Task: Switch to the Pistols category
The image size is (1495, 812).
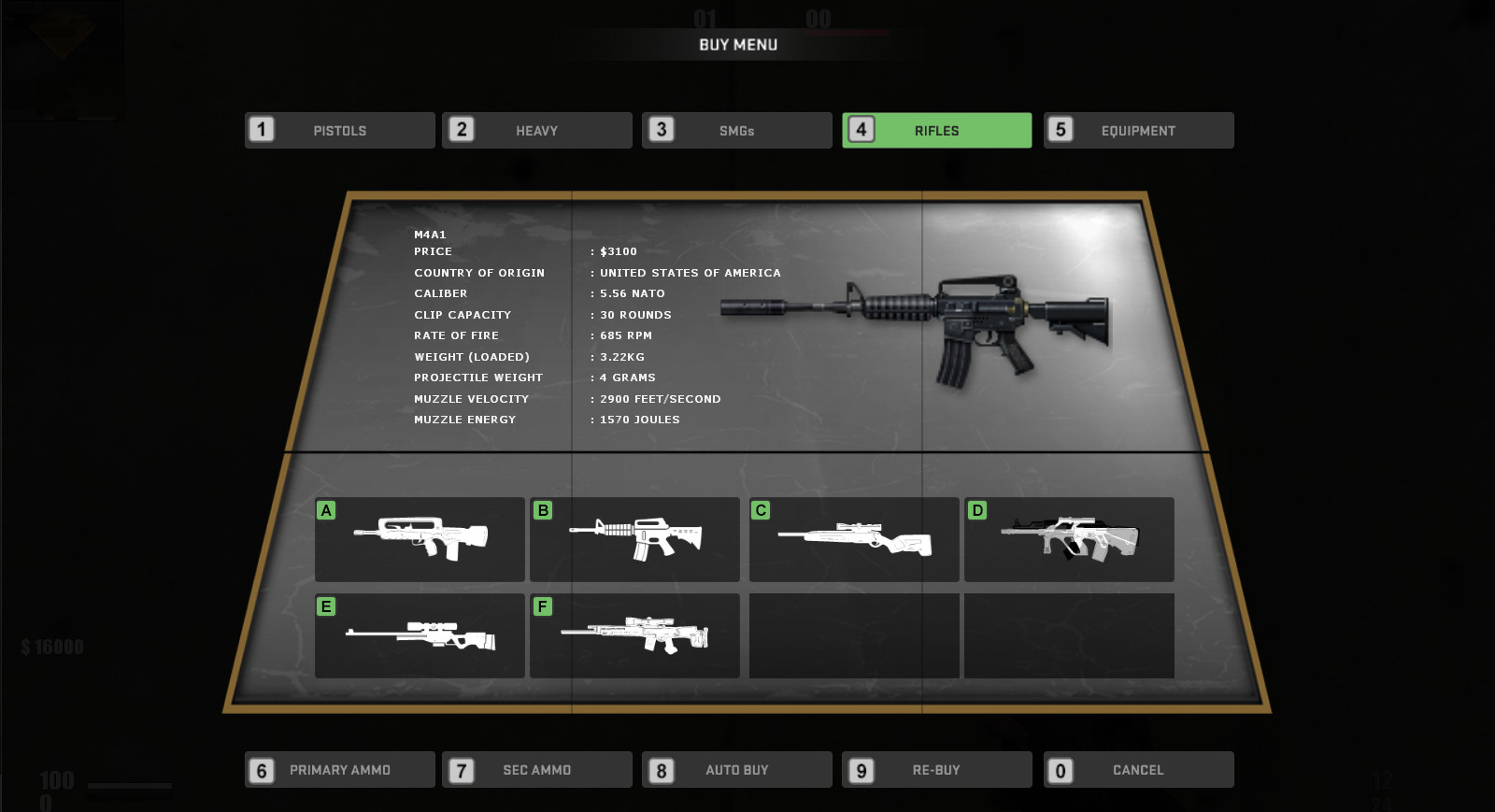Action: [x=339, y=130]
